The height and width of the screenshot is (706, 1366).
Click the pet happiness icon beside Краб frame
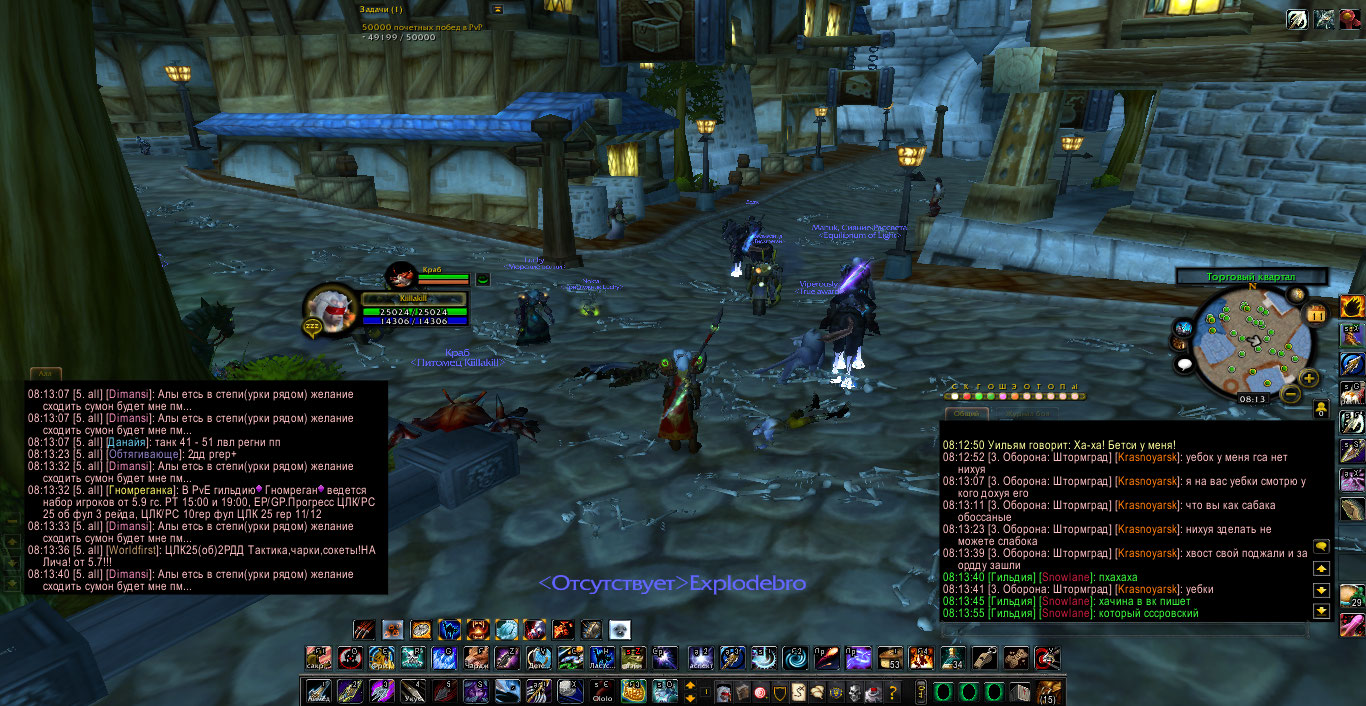[482, 279]
